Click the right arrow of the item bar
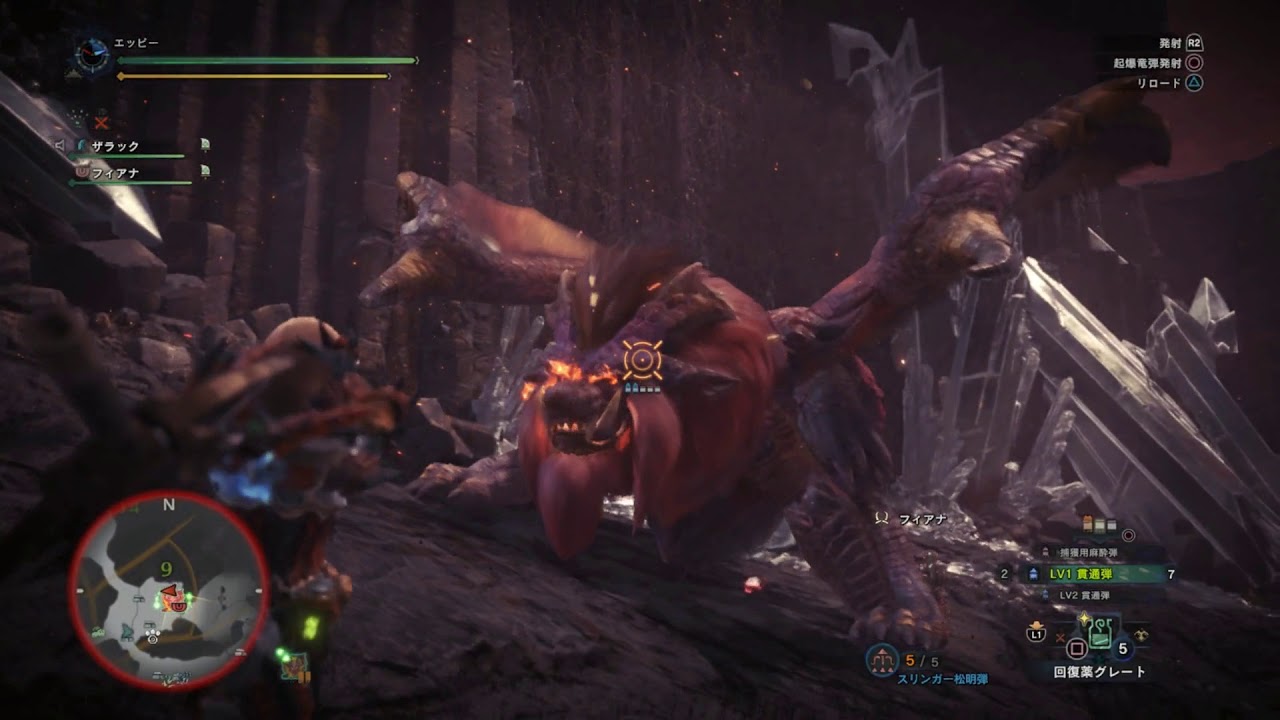The height and width of the screenshot is (720, 1280). pyautogui.click(x=1141, y=634)
